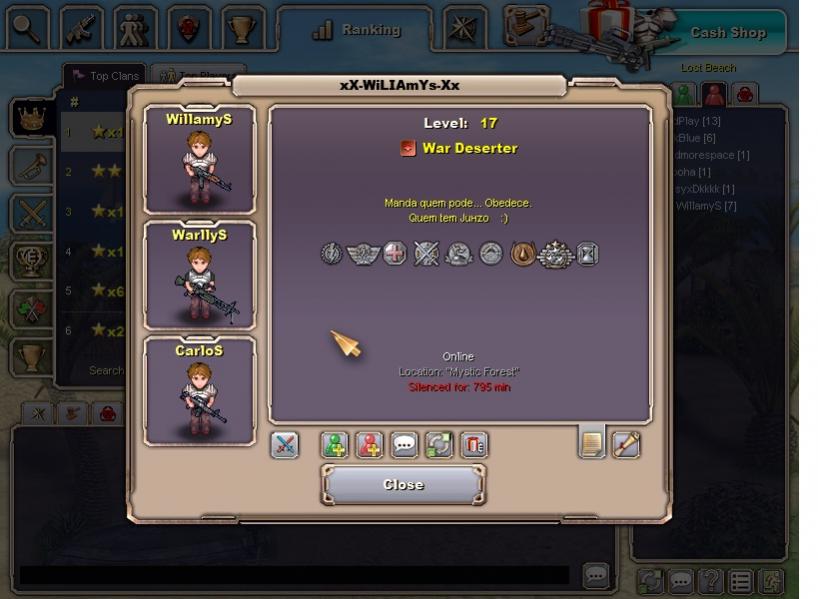Select the crown ranking category
The width and height of the screenshot is (818, 599).
coord(32,118)
